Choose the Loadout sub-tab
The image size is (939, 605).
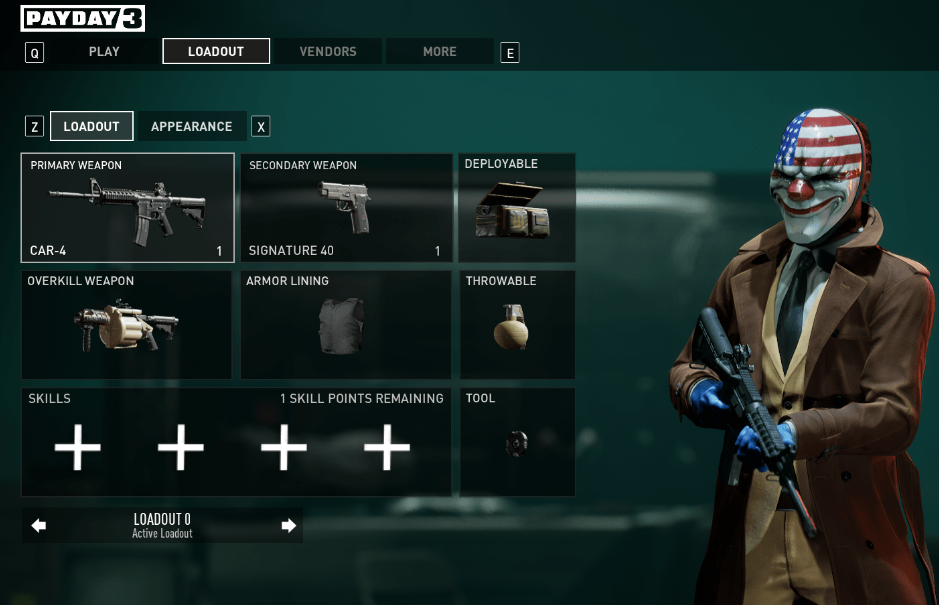click(91, 127)
